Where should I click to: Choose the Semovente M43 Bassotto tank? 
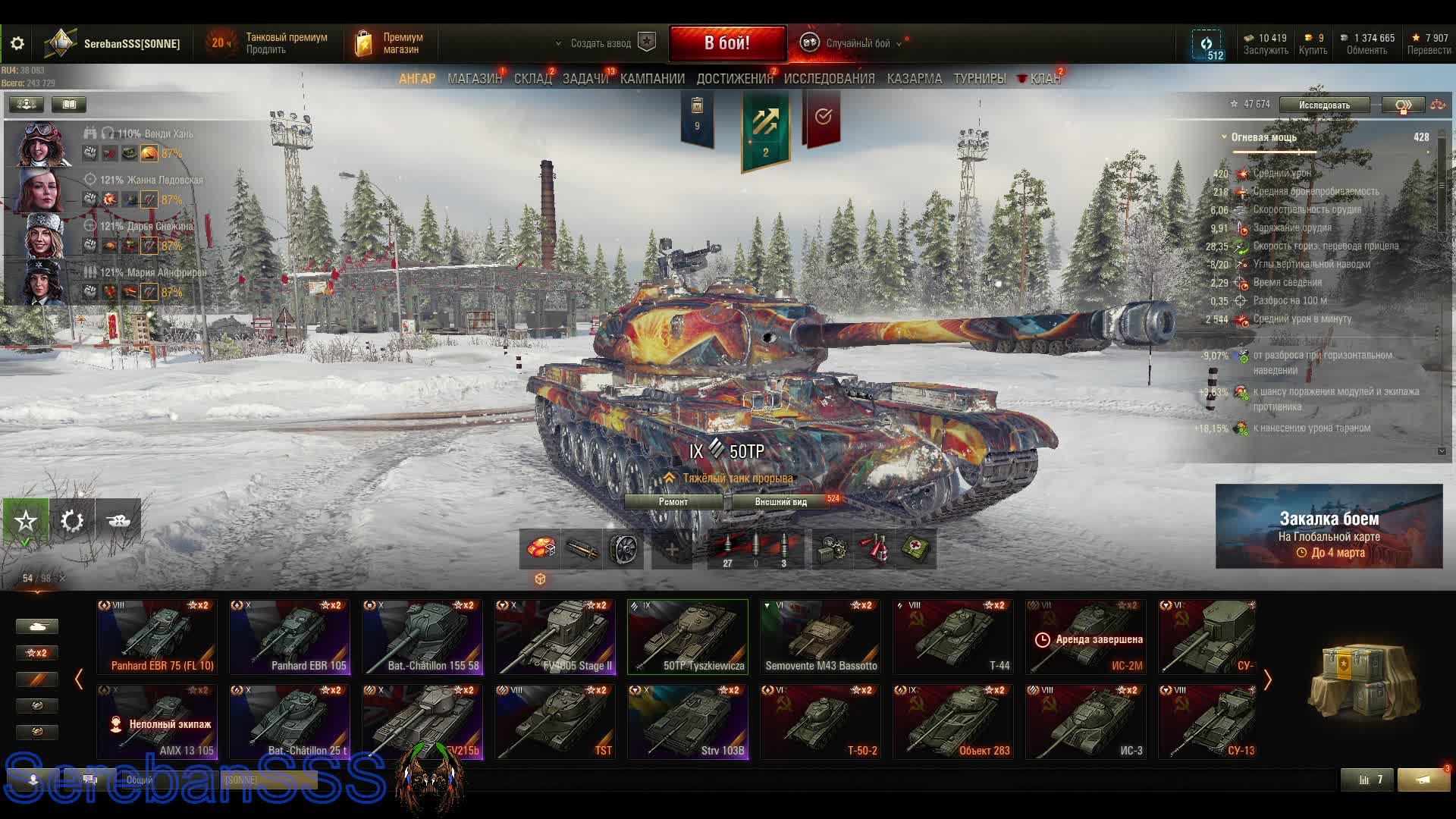pos(821,637)
